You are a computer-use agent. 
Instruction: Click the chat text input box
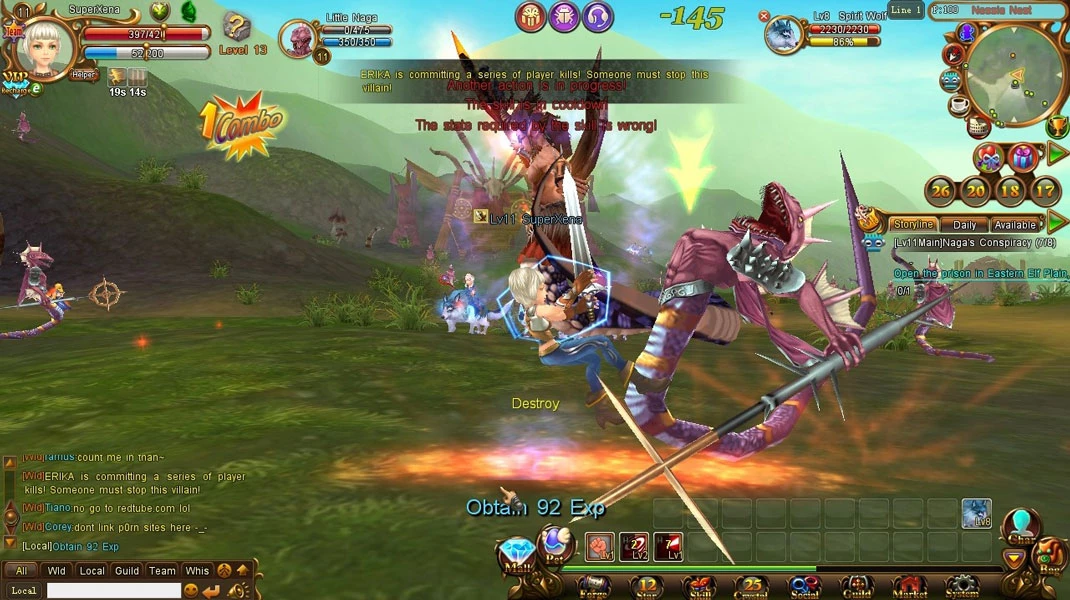[113, 591]
